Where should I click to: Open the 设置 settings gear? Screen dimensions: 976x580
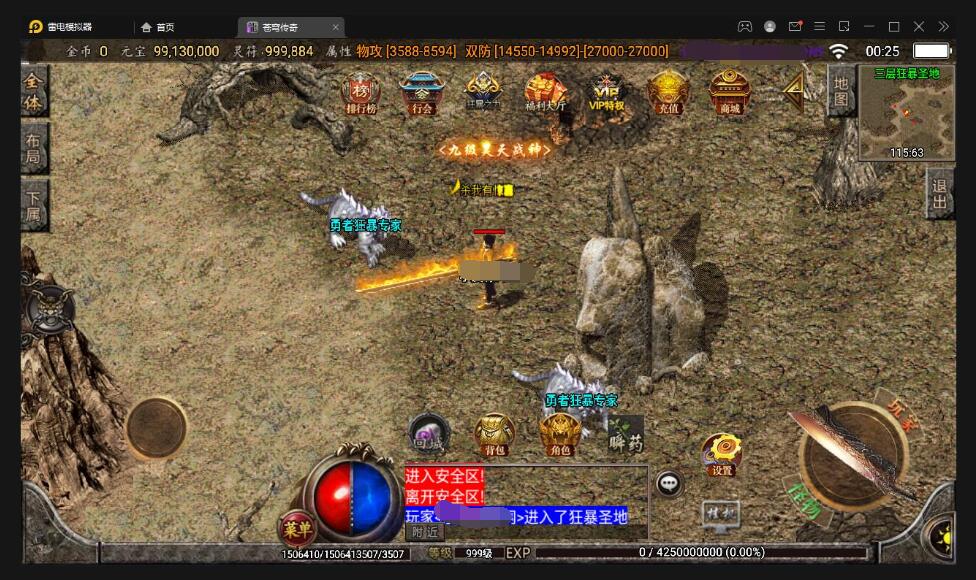tap(720, 453)
